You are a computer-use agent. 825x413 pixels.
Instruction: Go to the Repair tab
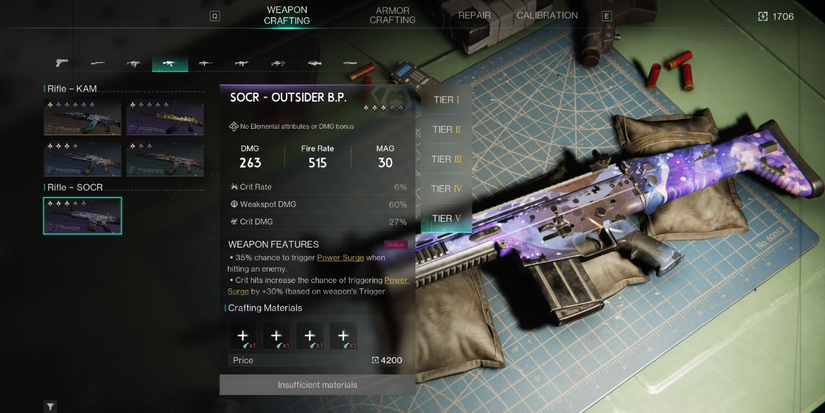pos(474,16)
